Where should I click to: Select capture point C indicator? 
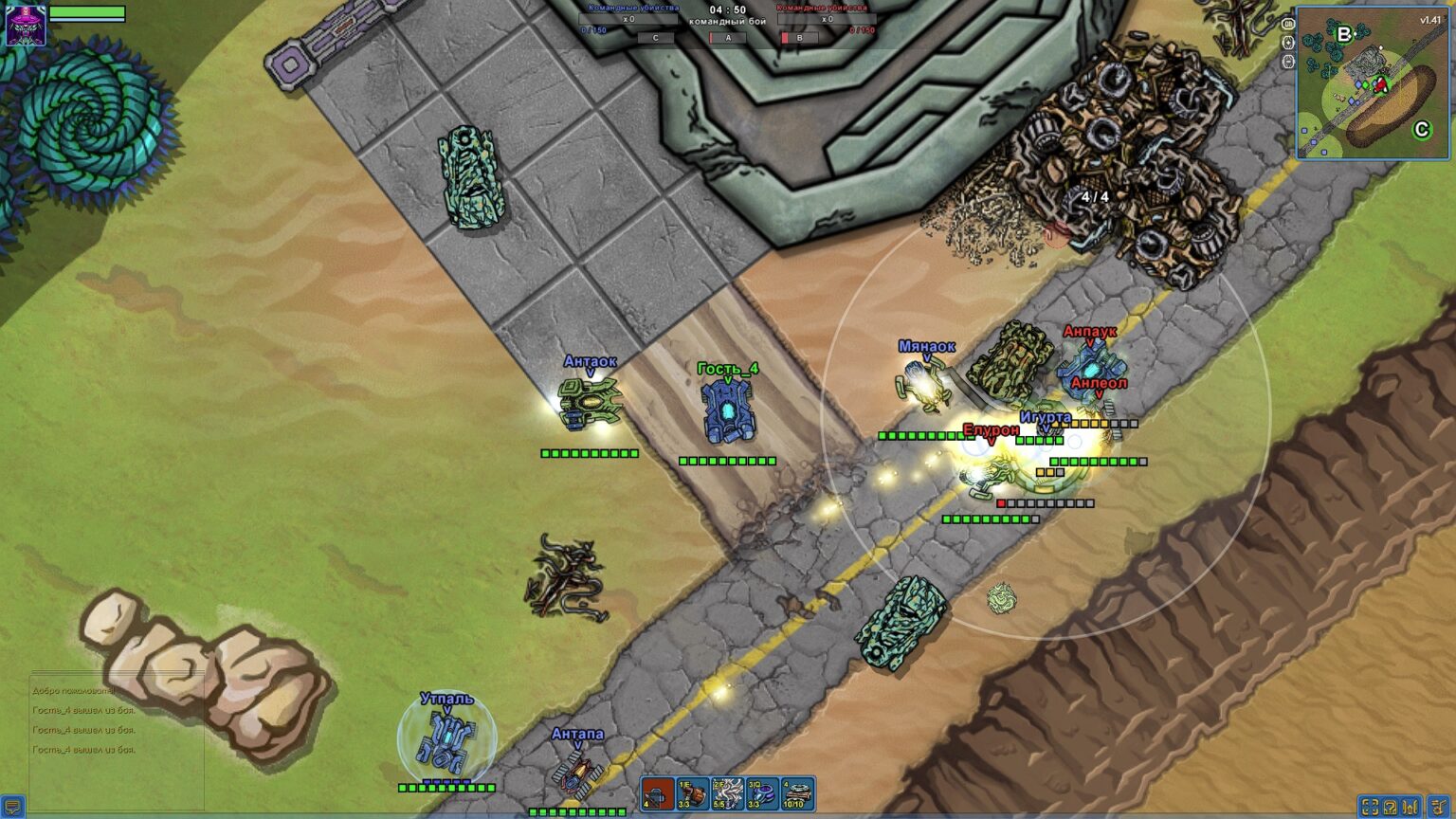point(655,38)
